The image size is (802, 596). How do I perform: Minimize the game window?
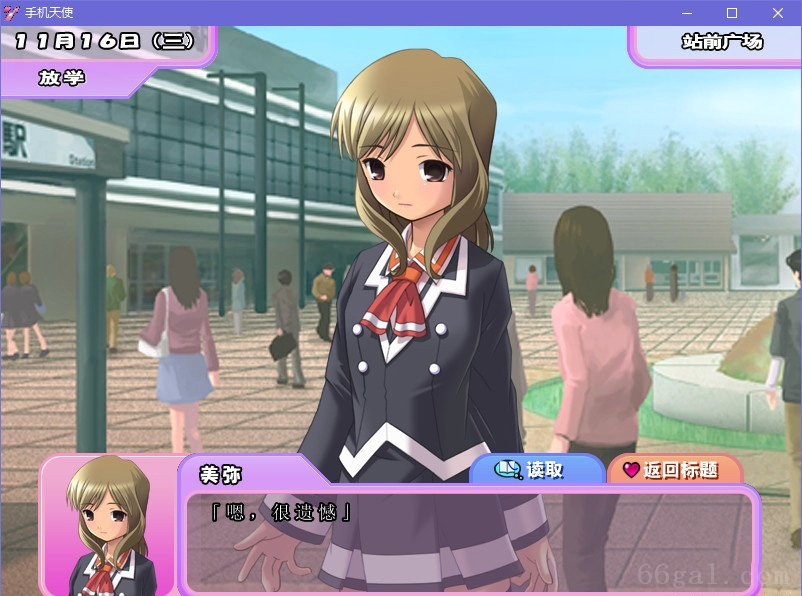687,13
